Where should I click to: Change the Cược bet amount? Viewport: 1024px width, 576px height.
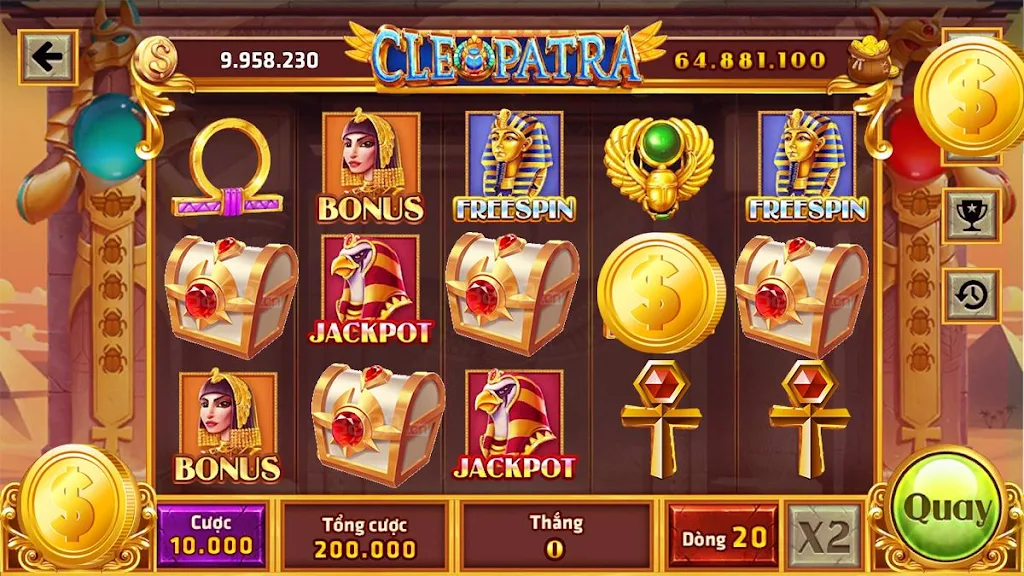tap(210, 534)
